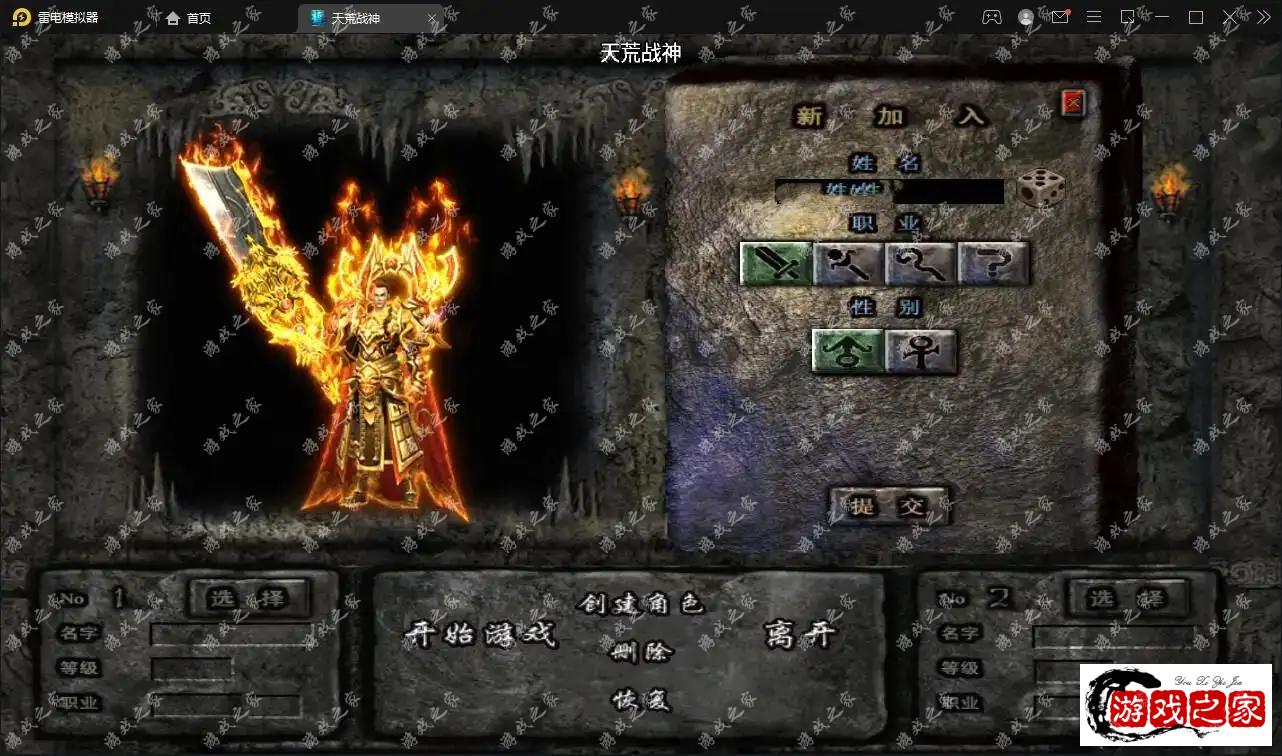
Task: Click 恢复 to restore a character
Action: (640, 700)
